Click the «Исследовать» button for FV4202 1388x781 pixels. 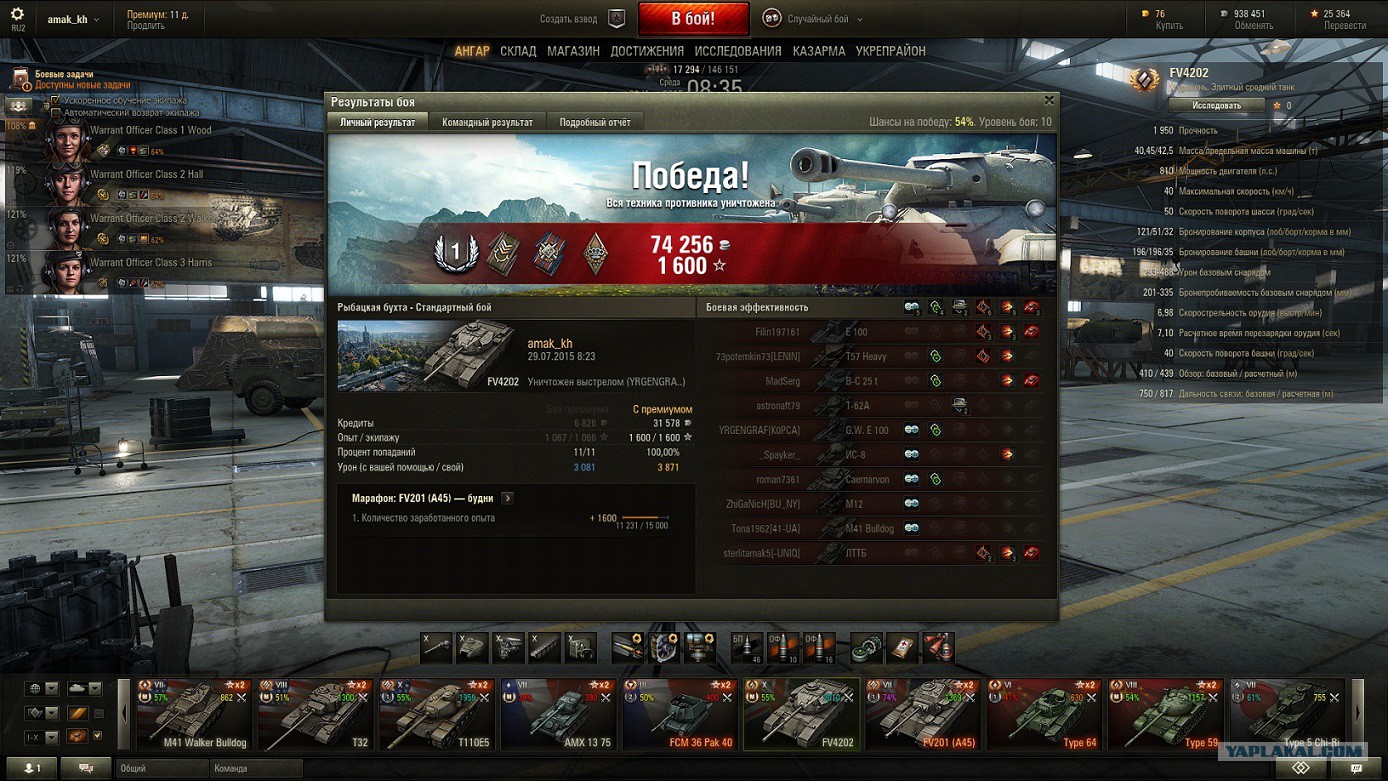pyautogui.click(x=1216, y=105)
